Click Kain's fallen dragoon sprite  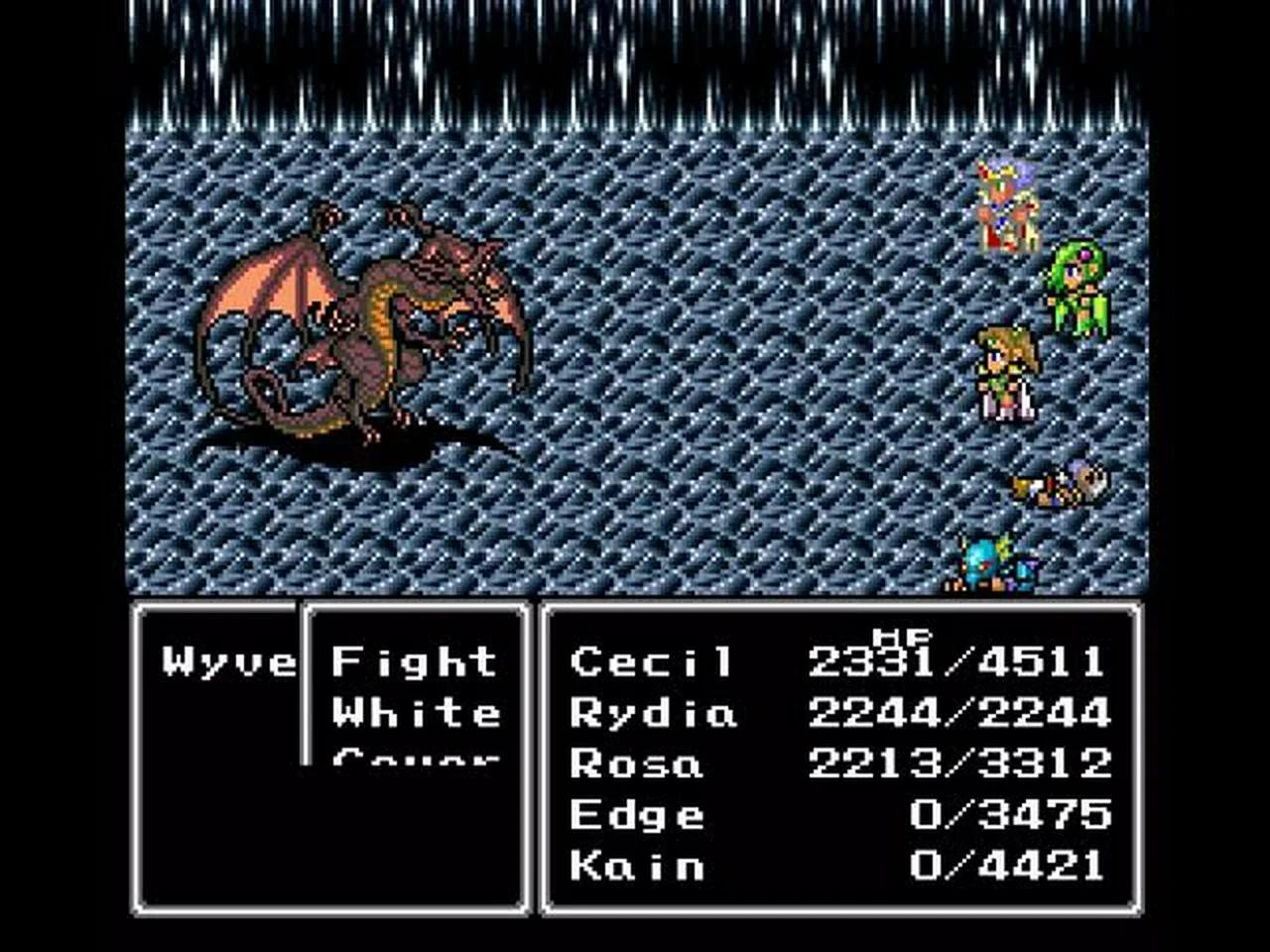pyautogui.click(x=992, y=565)
